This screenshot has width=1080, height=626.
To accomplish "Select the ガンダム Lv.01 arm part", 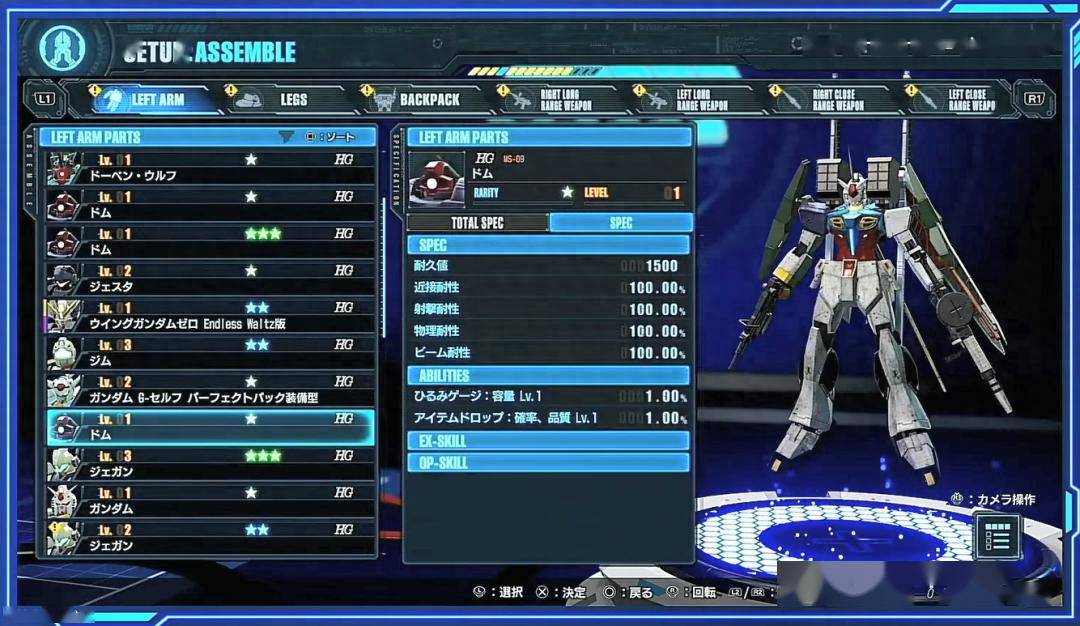I will (211, 500).
